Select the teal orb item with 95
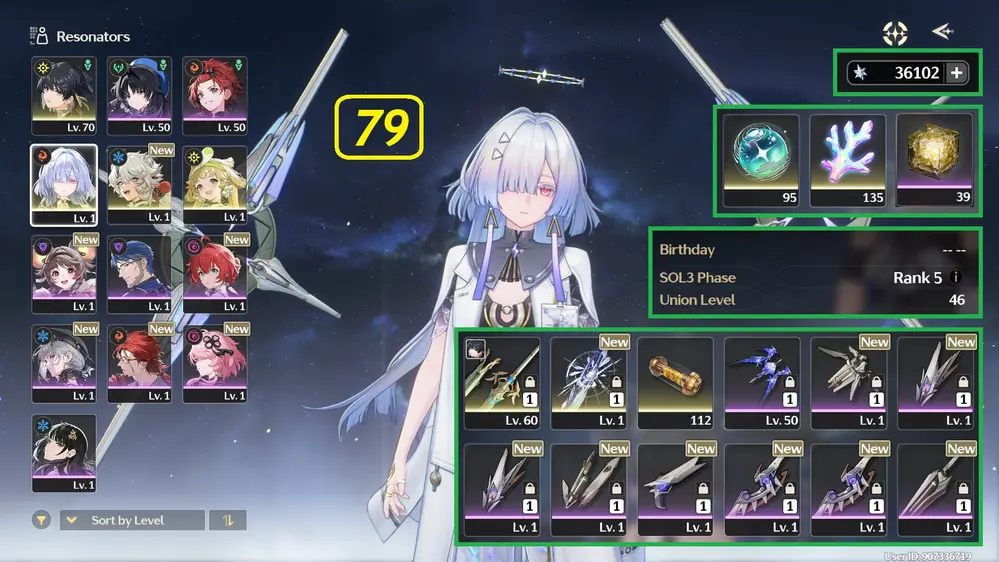This screenshot has width=999, height=562. click(x=761, y=160)
